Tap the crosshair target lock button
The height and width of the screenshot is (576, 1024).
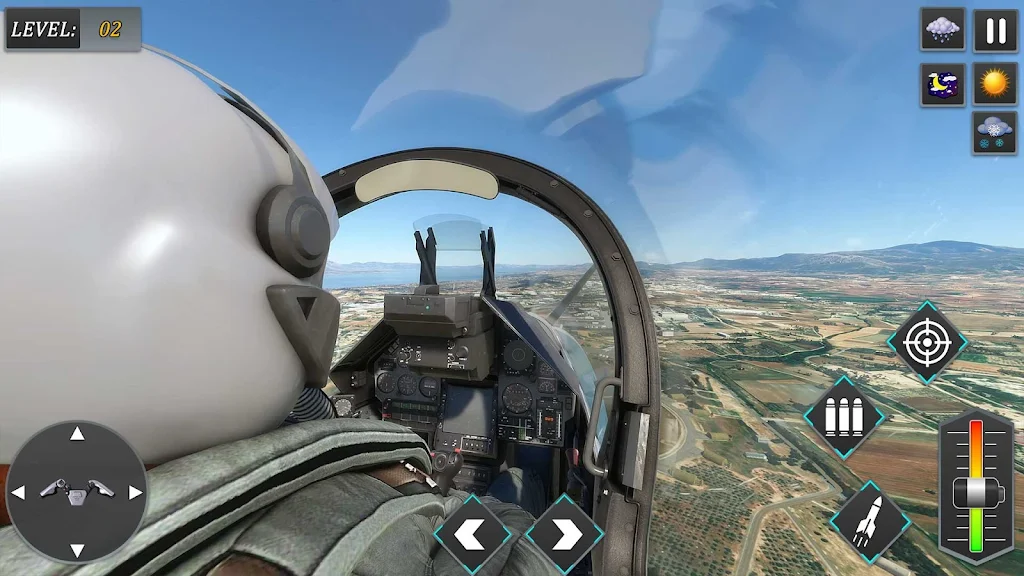coord(926,342)
